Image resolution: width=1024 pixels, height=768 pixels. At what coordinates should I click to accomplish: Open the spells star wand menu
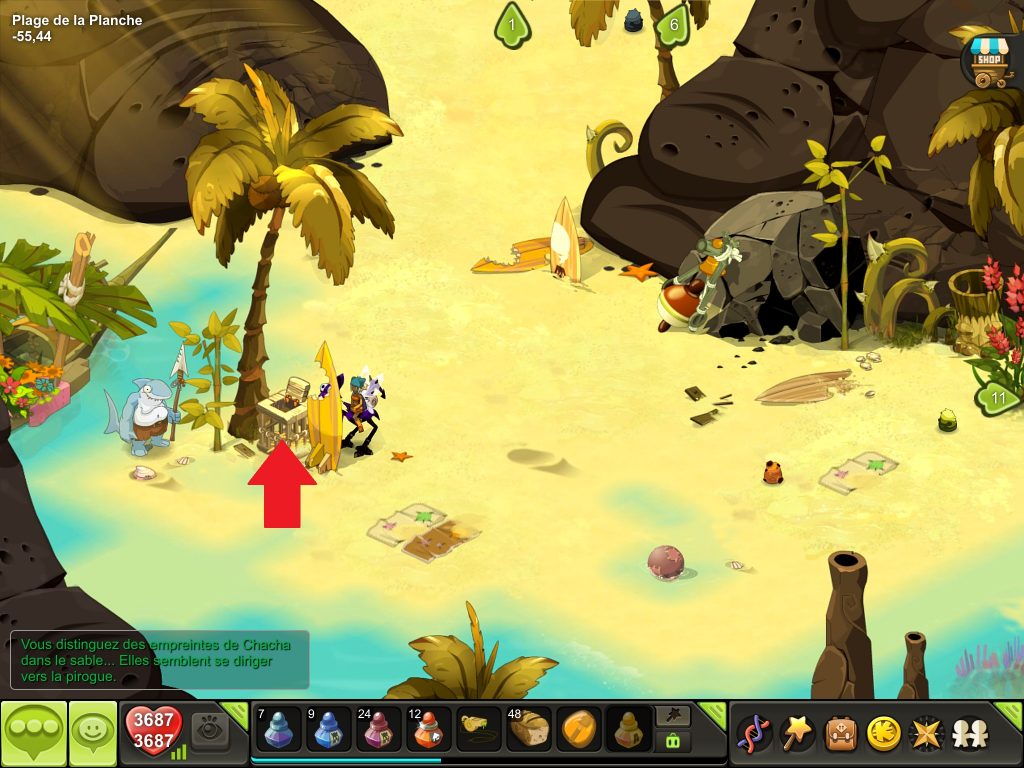tap(796, 734)
